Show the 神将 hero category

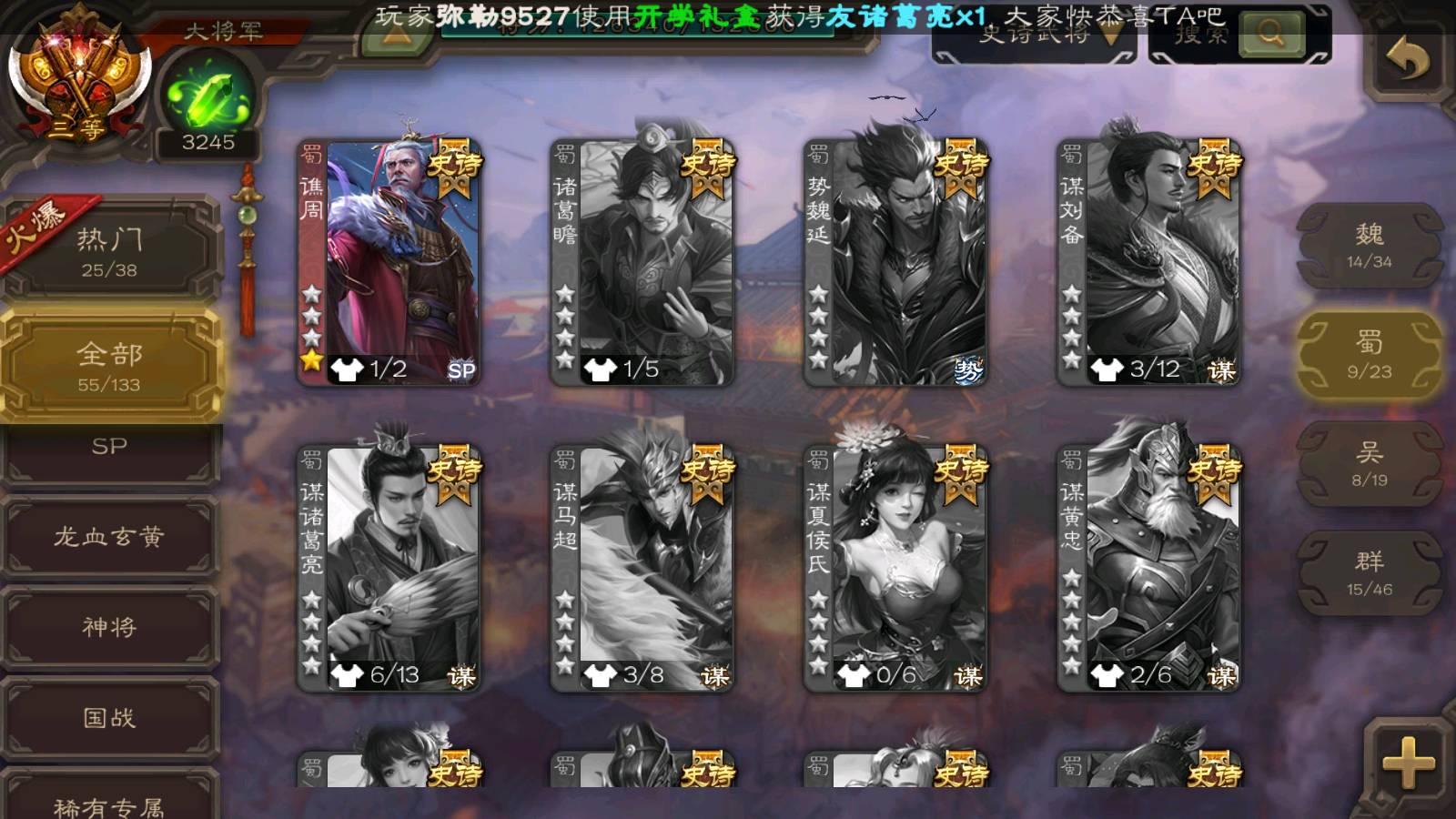click(109, 627)
